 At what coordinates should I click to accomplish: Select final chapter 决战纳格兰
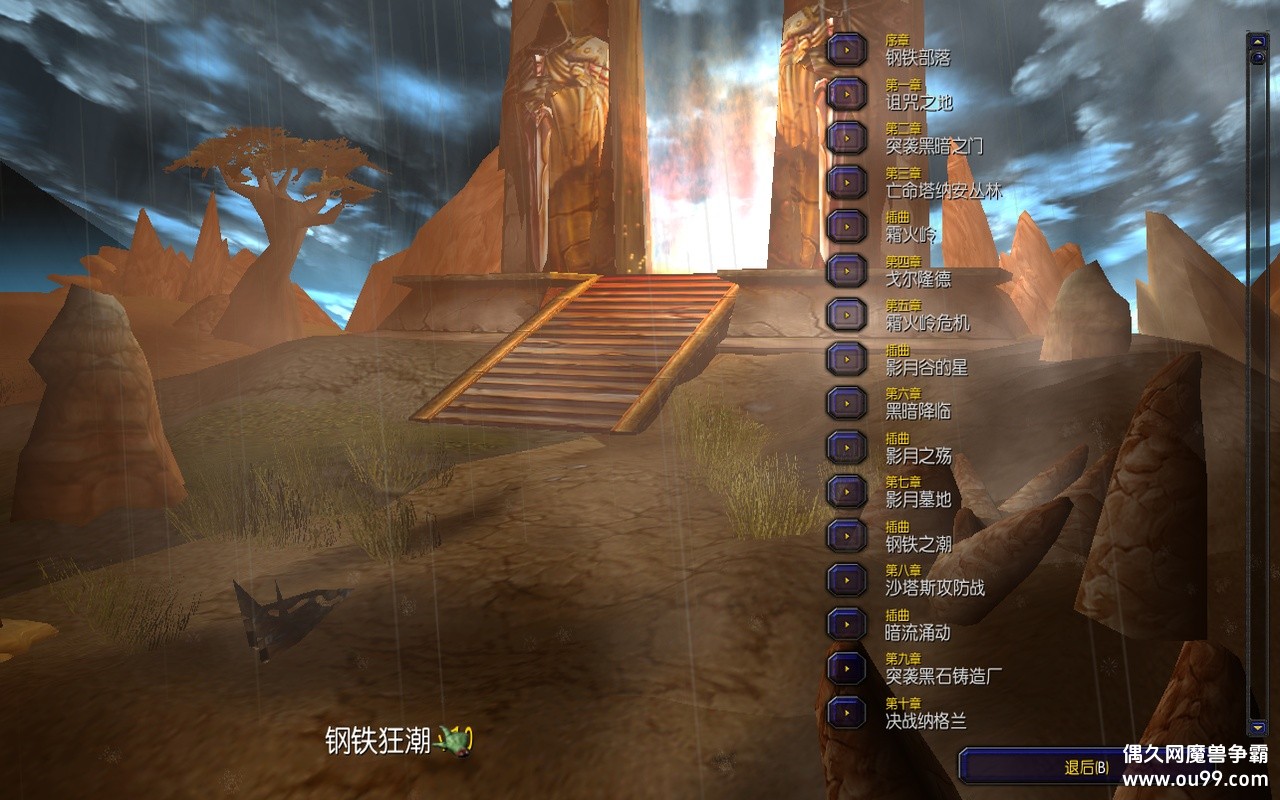coord(847,712)
